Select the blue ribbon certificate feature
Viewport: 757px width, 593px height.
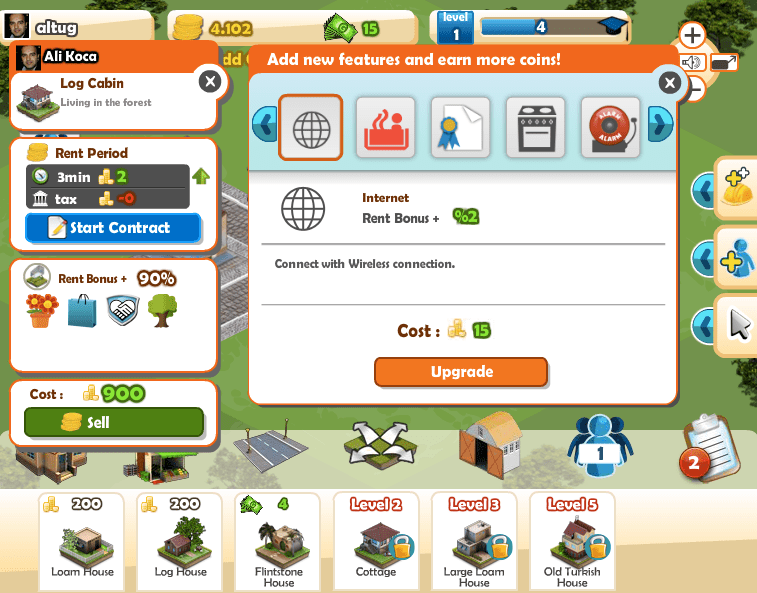pos(460,127)
